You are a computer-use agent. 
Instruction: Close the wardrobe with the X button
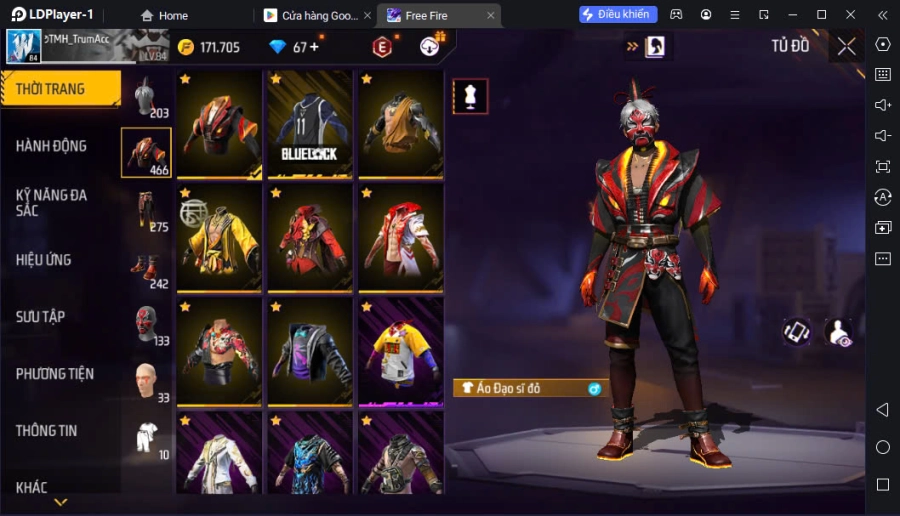(846, 46)
